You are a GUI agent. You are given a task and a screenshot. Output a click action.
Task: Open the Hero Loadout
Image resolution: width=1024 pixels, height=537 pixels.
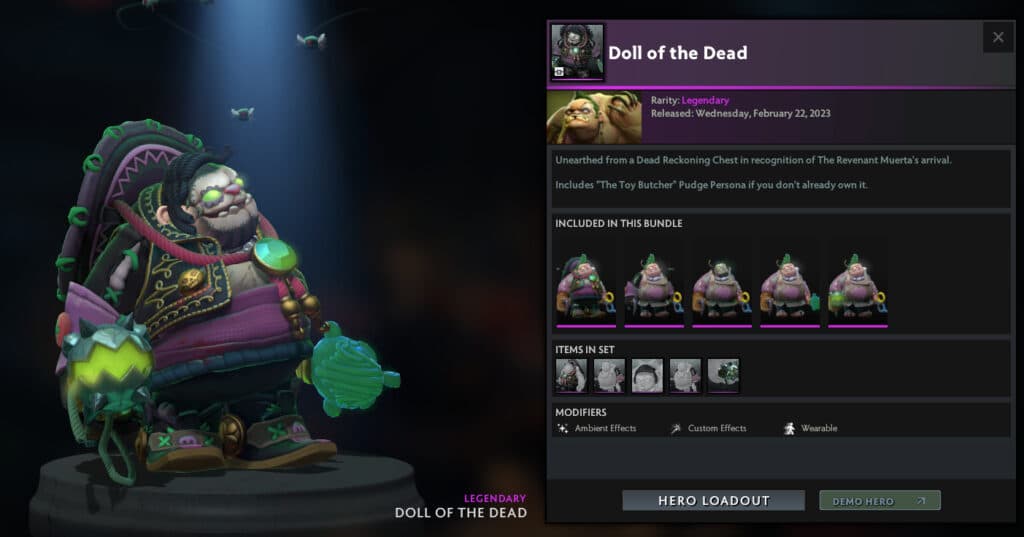713,500
